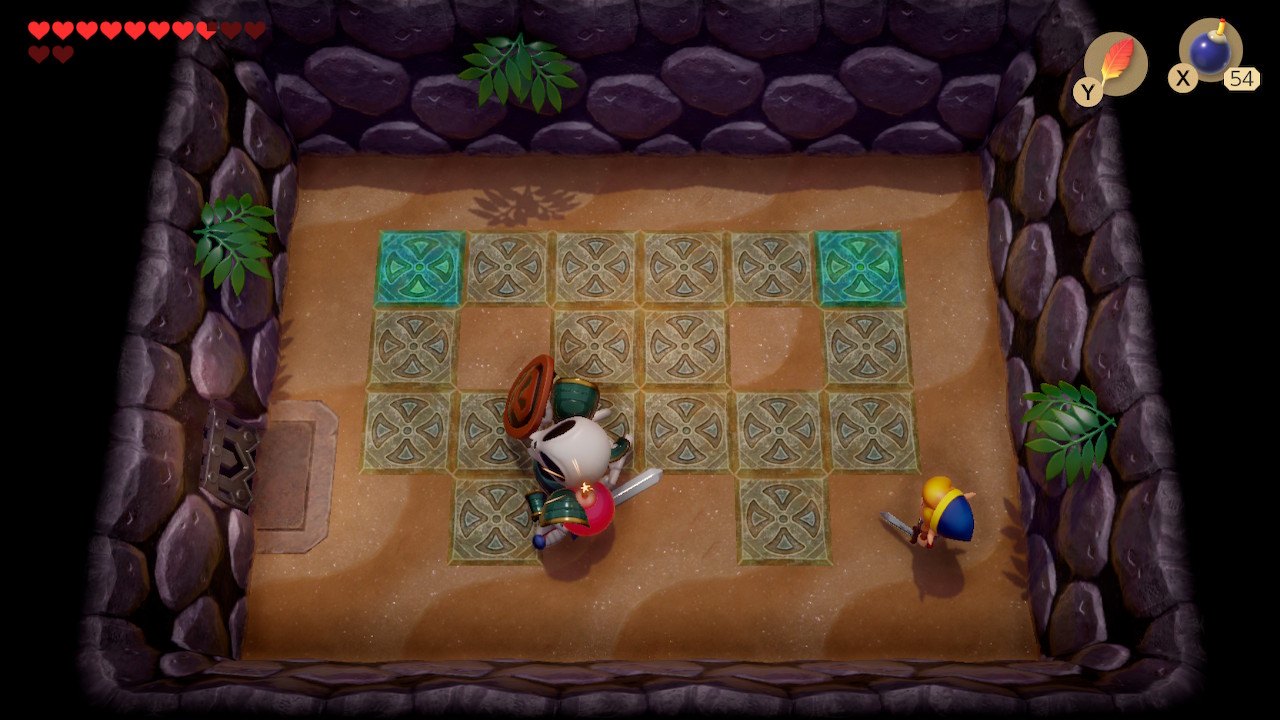Select the bomb item slot
This screenshot has height=720, width=1280.
(1210, 51)
